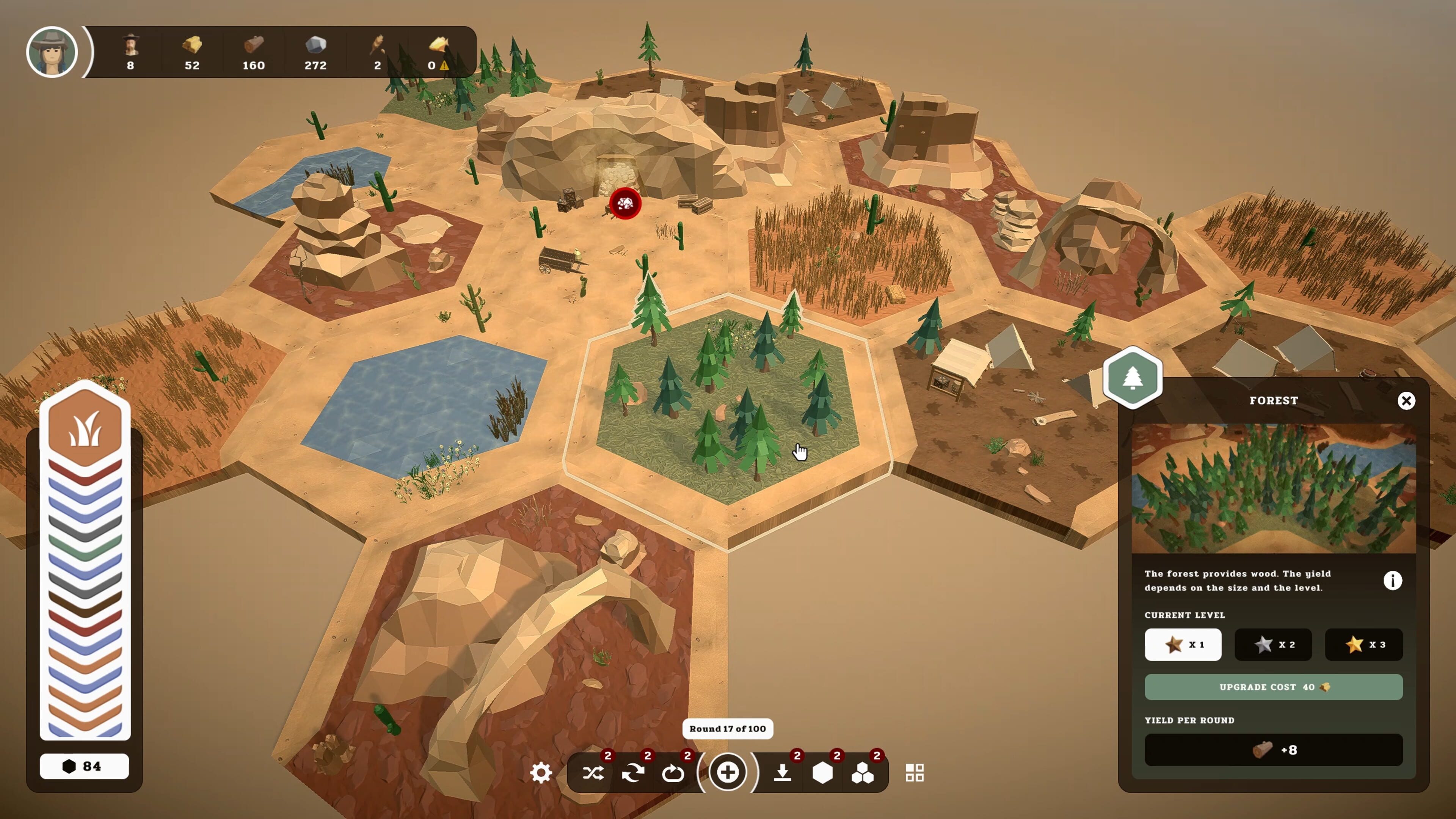Use the two-arrow swap action
The width and height of the screenshot is (1456, 819).
tap(633, 773)
